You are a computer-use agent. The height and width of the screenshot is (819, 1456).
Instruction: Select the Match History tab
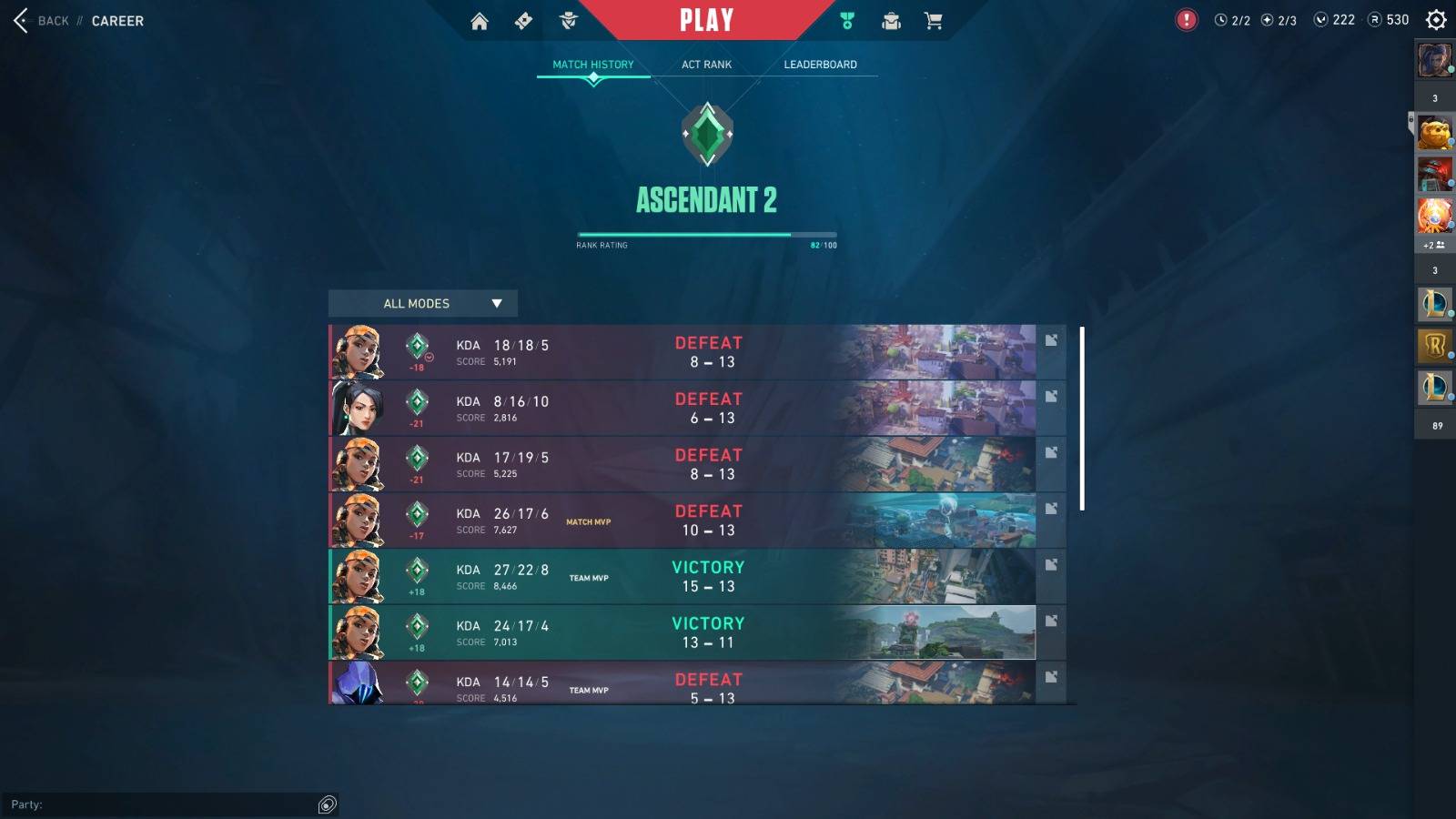593,65
